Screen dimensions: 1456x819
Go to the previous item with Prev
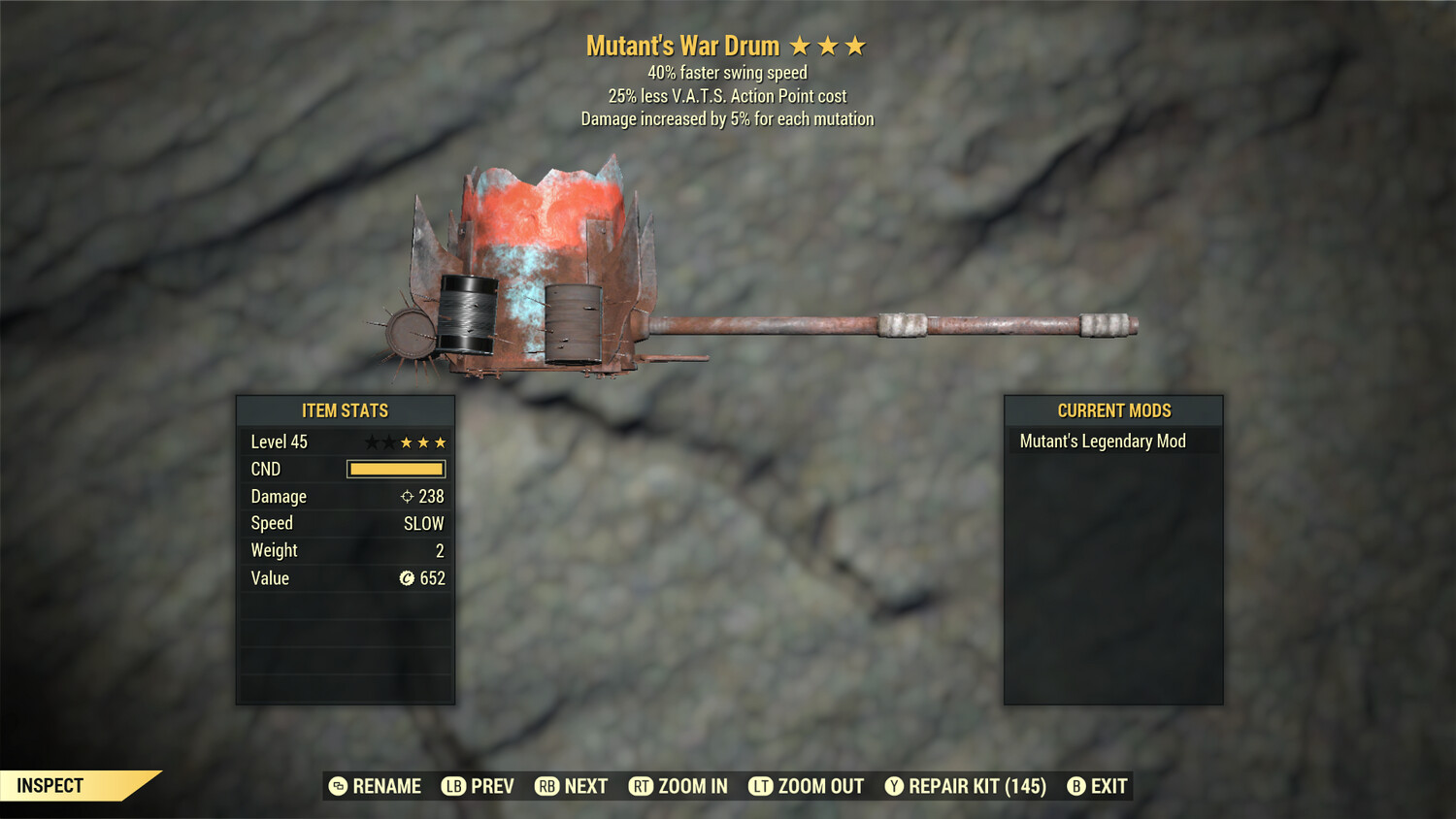[478, 786]
